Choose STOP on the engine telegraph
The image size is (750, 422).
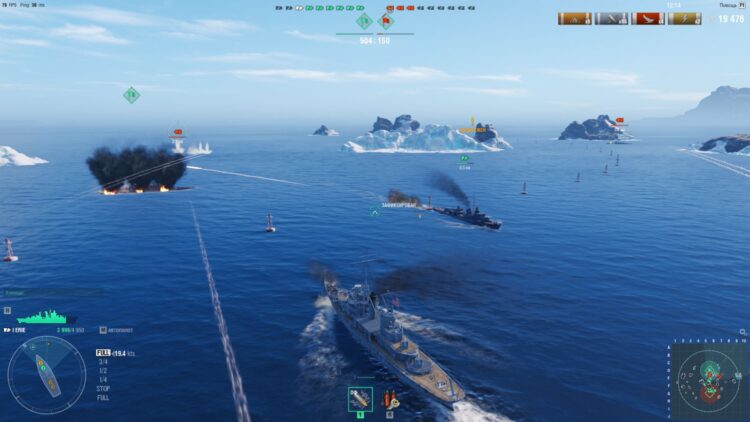(x=103, y=387)
